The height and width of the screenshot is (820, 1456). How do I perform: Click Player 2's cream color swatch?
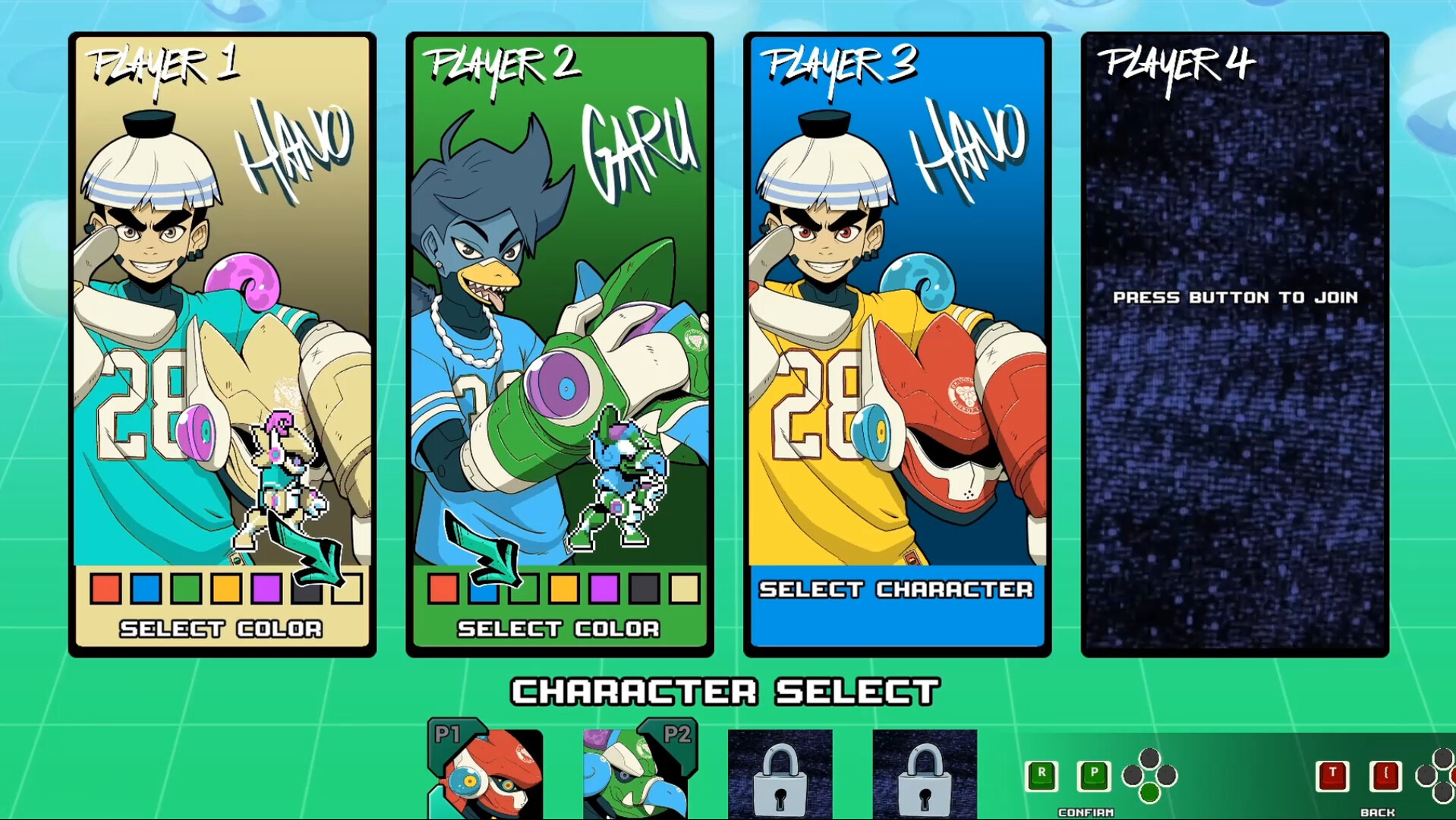click(685, 589)
